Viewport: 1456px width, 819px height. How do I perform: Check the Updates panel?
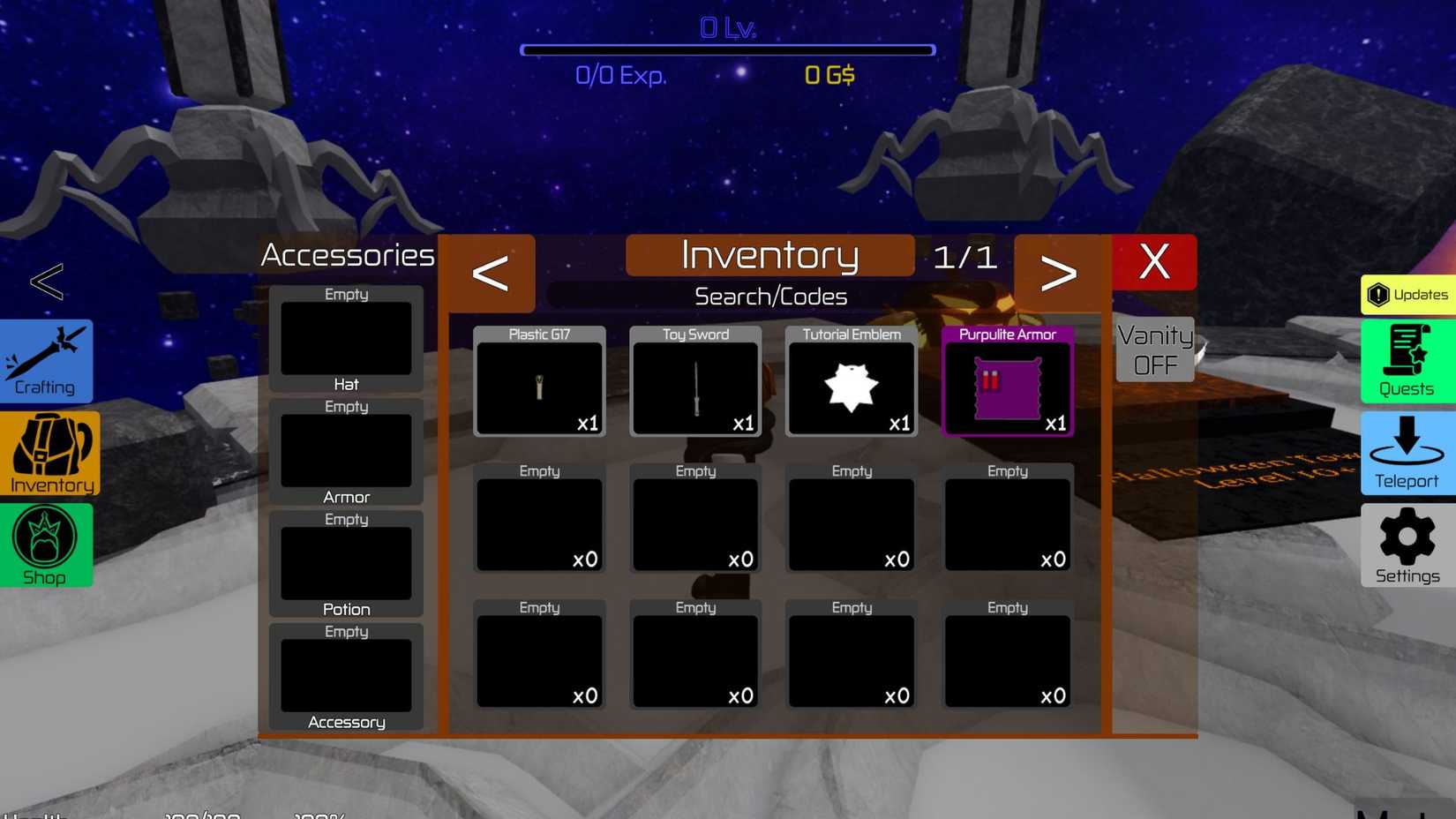click(x=1407, y=295)
